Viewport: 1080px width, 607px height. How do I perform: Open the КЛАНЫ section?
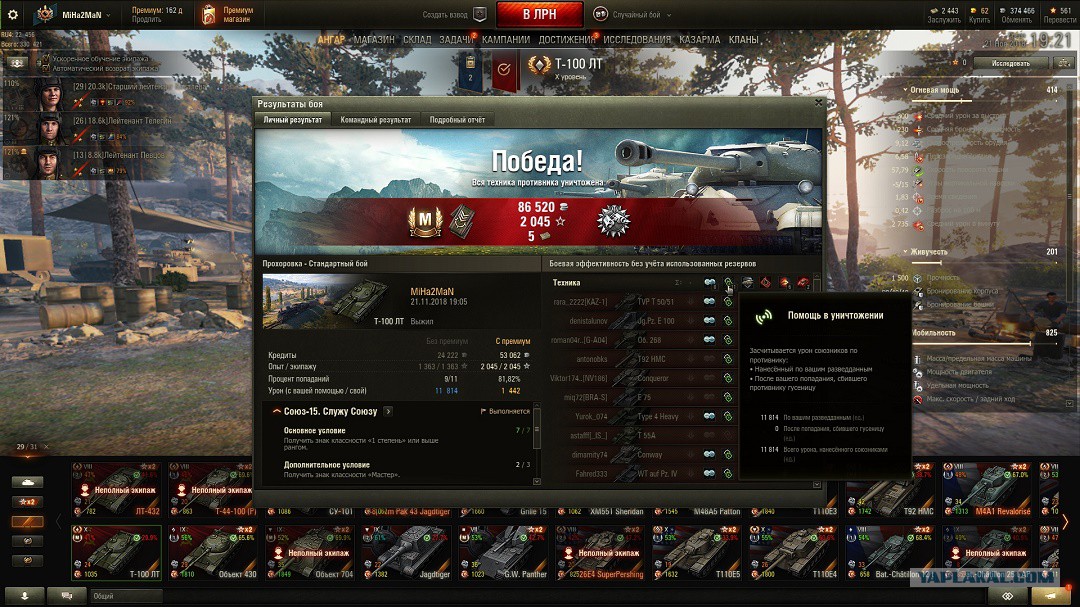[743, 40]
